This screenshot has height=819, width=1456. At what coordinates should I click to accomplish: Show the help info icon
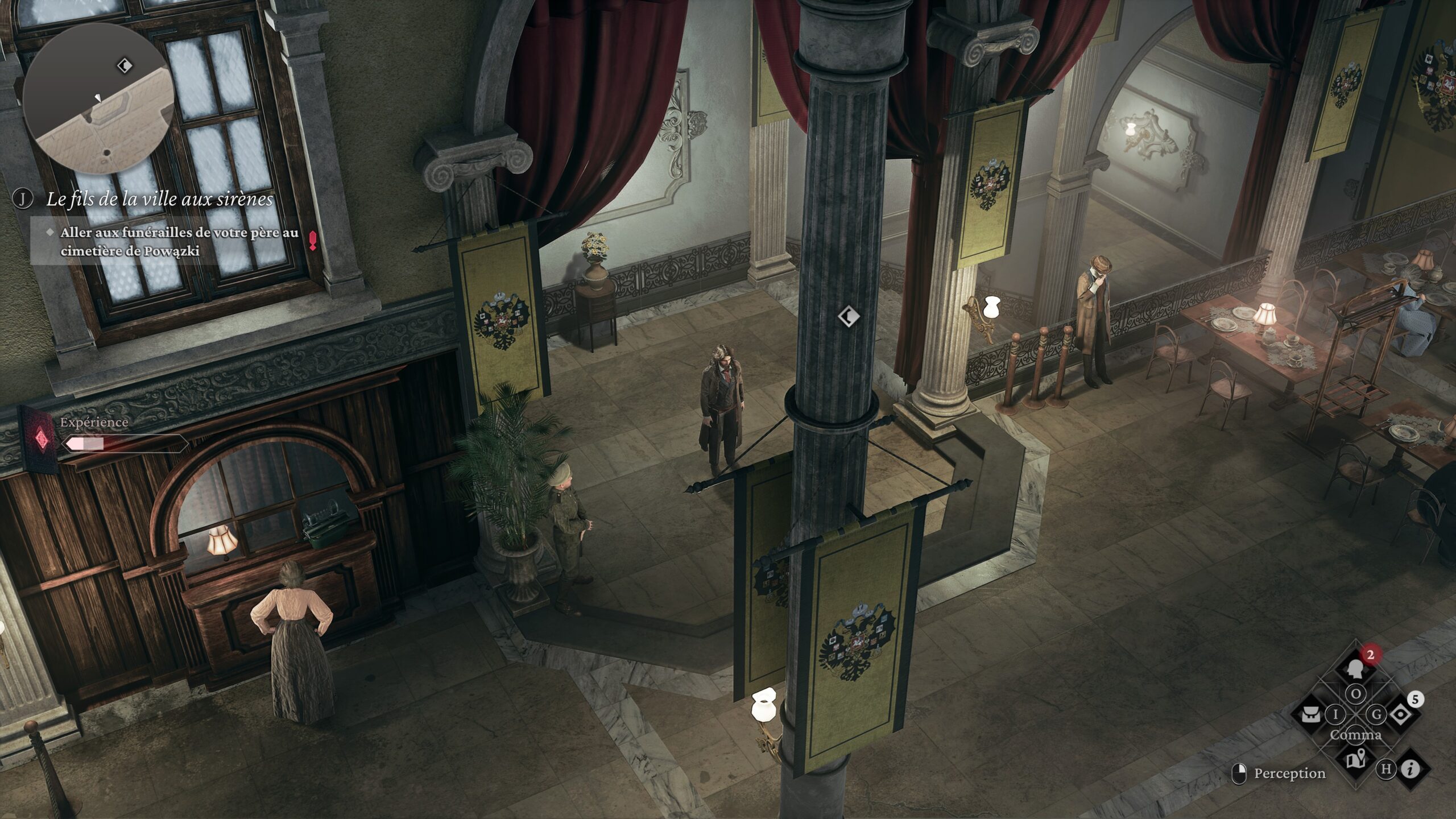point(1410,770)
